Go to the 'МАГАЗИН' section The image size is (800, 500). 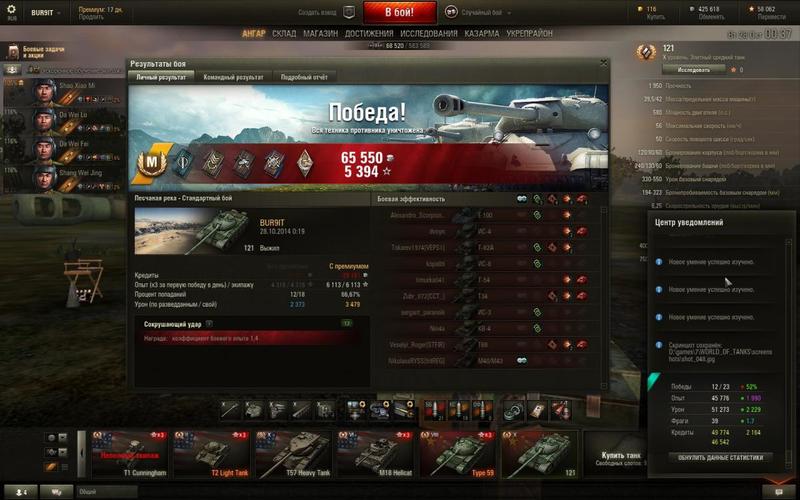point(320,33)
